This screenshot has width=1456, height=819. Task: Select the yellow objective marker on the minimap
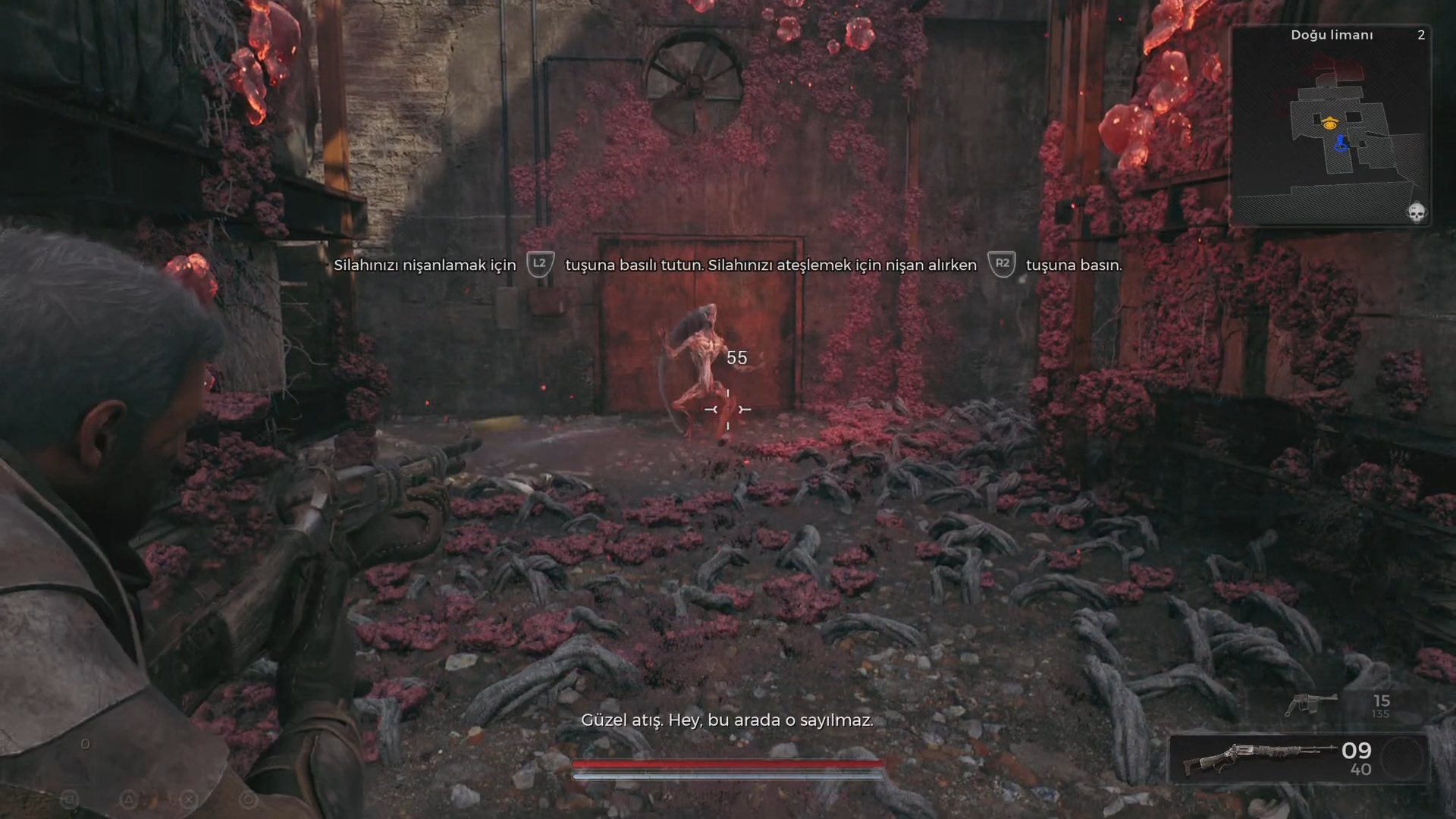[x=1329, y=123]
